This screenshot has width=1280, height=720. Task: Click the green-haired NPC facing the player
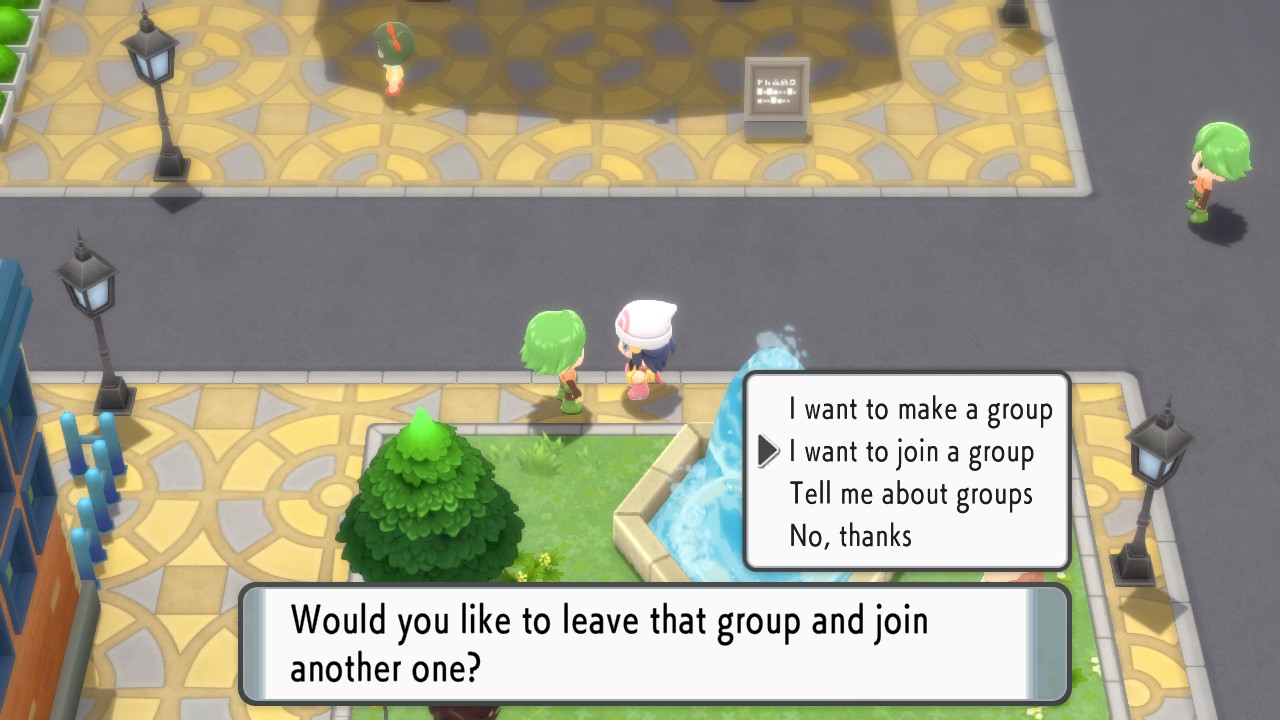click(552, 350)
